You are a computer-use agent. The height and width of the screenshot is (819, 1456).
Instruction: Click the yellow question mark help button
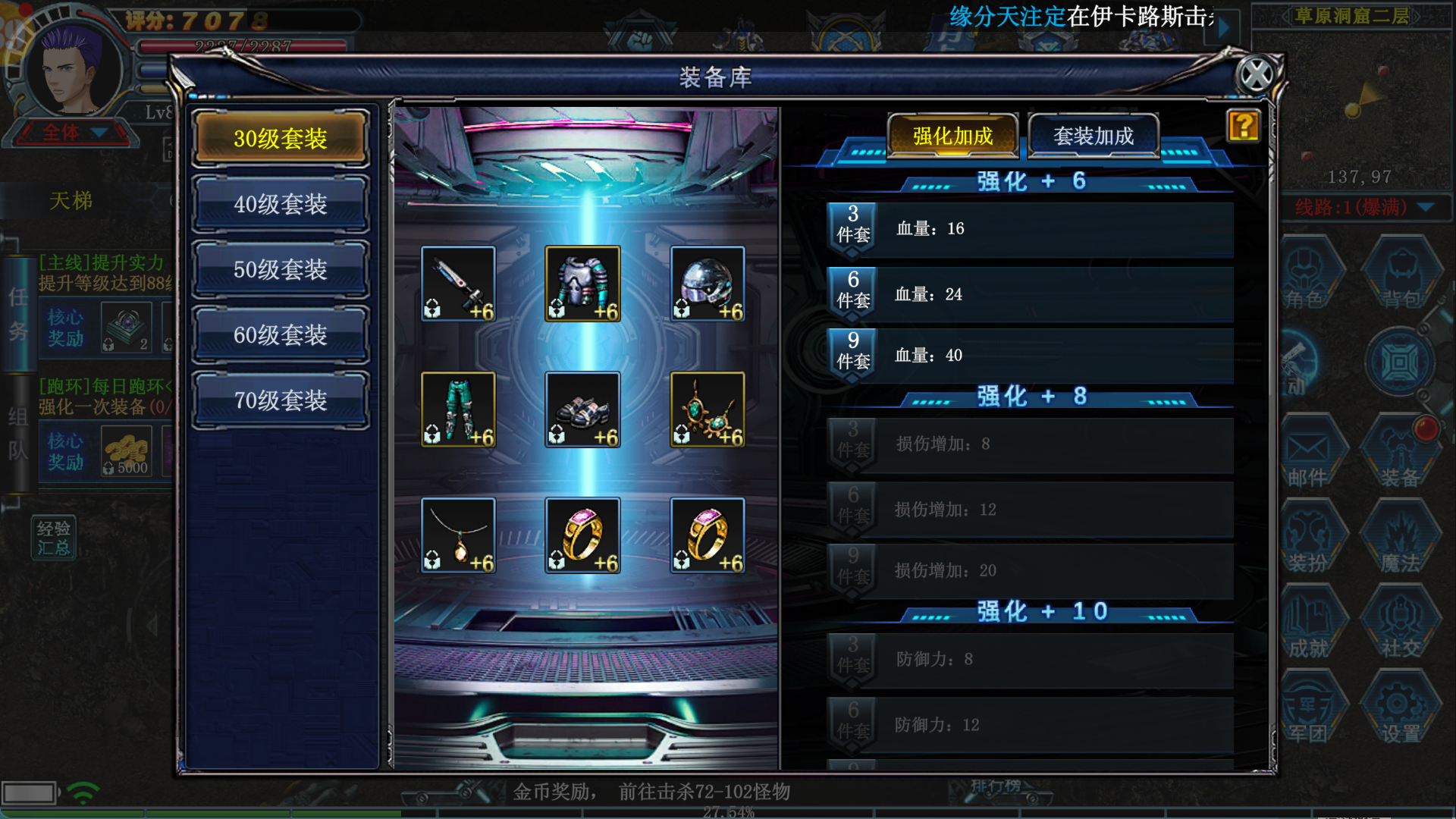click(x=1243, y=126)
